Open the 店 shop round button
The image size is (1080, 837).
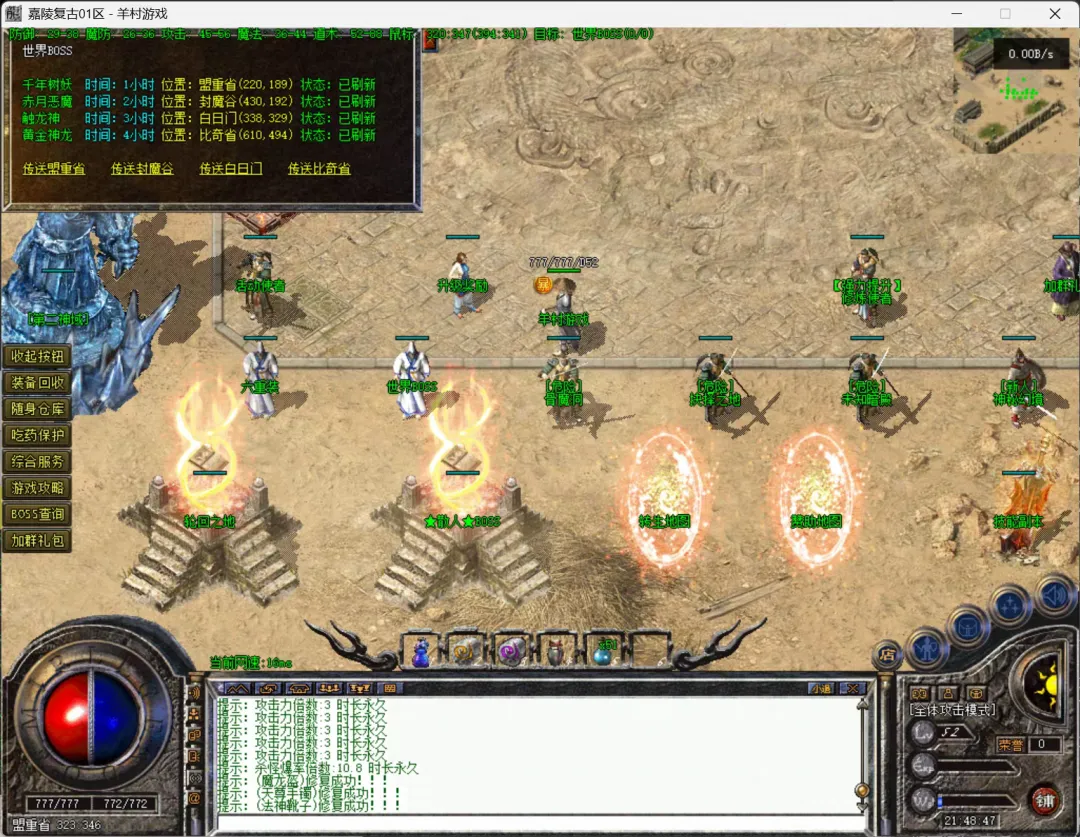(887, 653)
